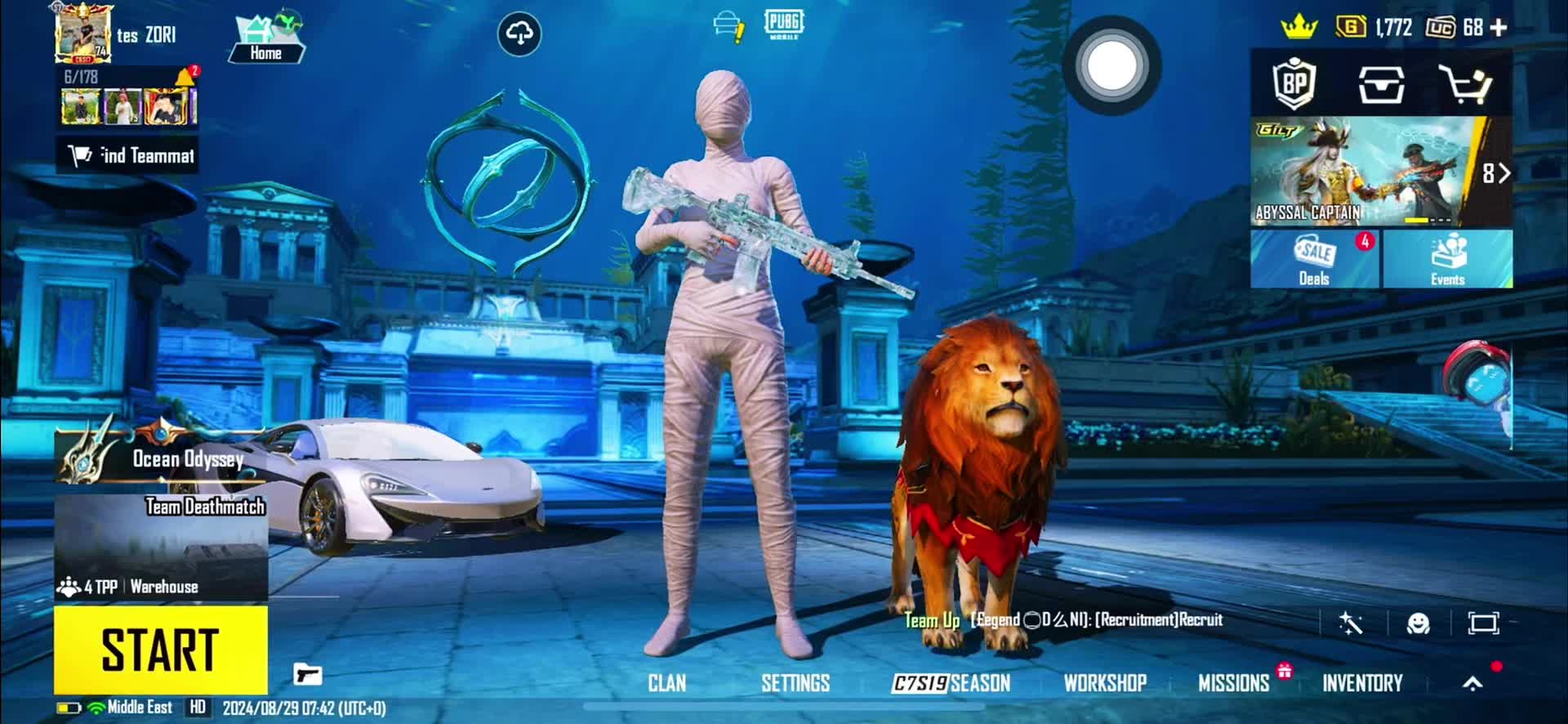Open the Team Deathmatch mode selector
This screenshot has height=724, width=1568.
(161, 543)
